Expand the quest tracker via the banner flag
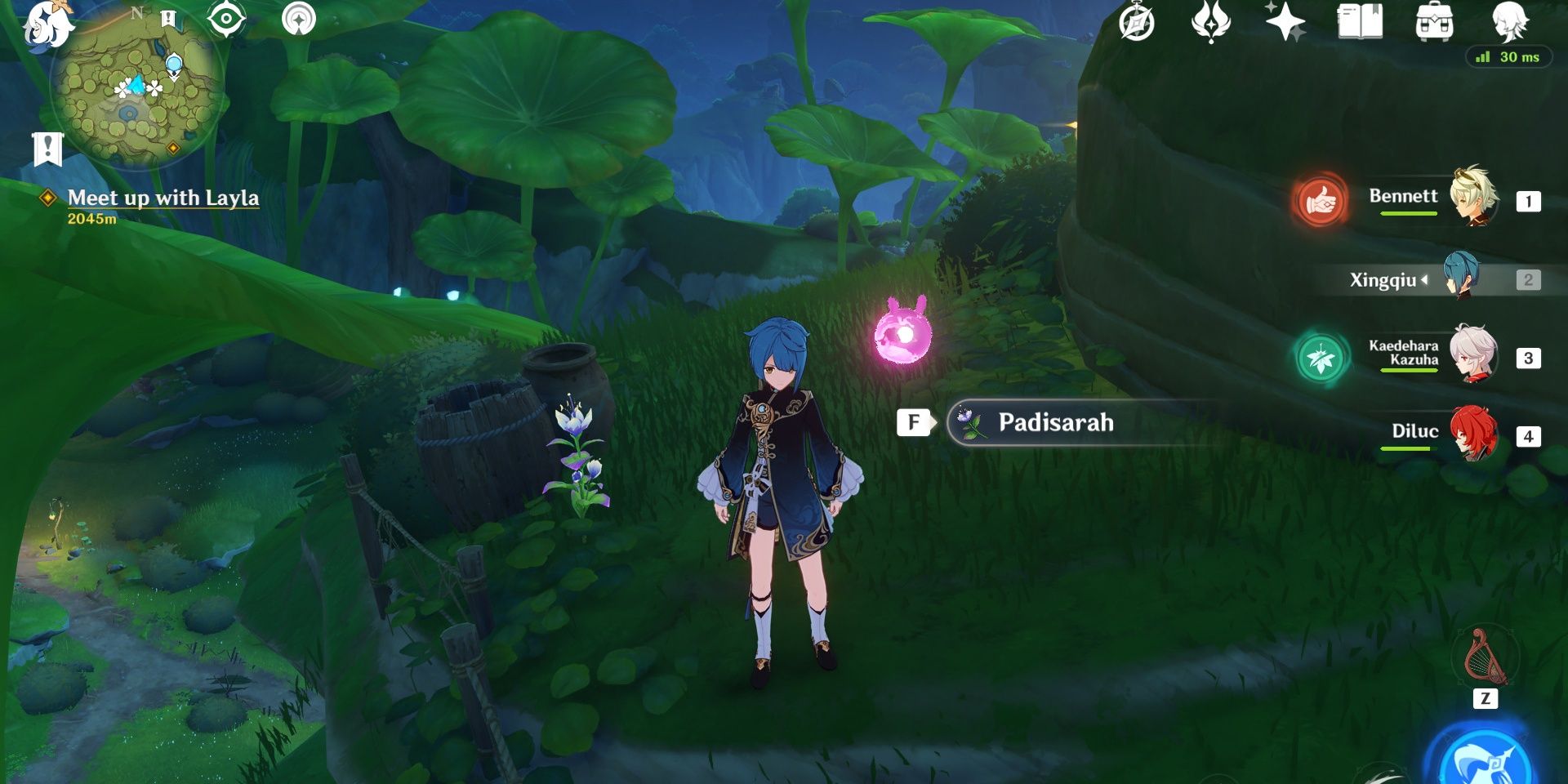1568x784 pixels. [47, 147]
